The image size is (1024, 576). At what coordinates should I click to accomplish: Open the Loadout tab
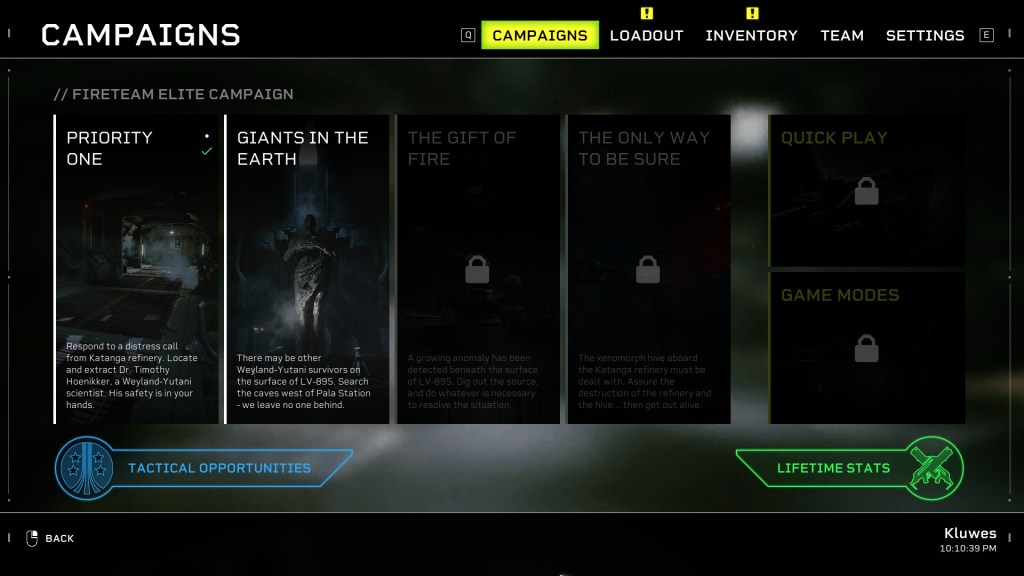tap(646, 35)
